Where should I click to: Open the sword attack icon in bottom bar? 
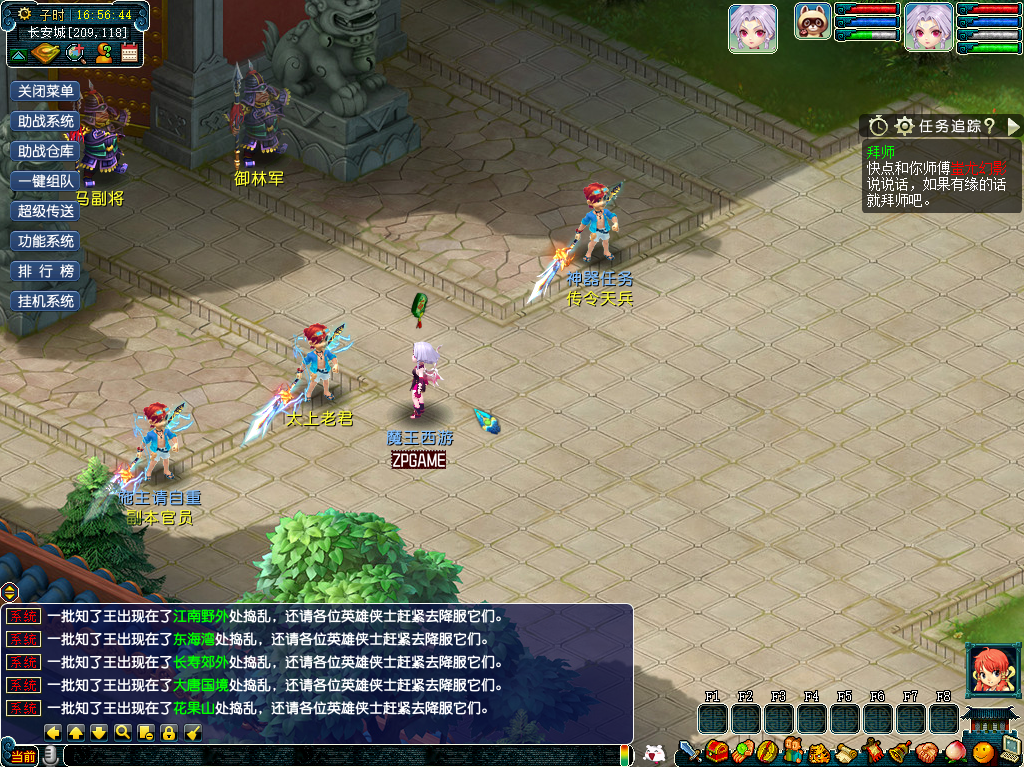click(x=689, y=751)
